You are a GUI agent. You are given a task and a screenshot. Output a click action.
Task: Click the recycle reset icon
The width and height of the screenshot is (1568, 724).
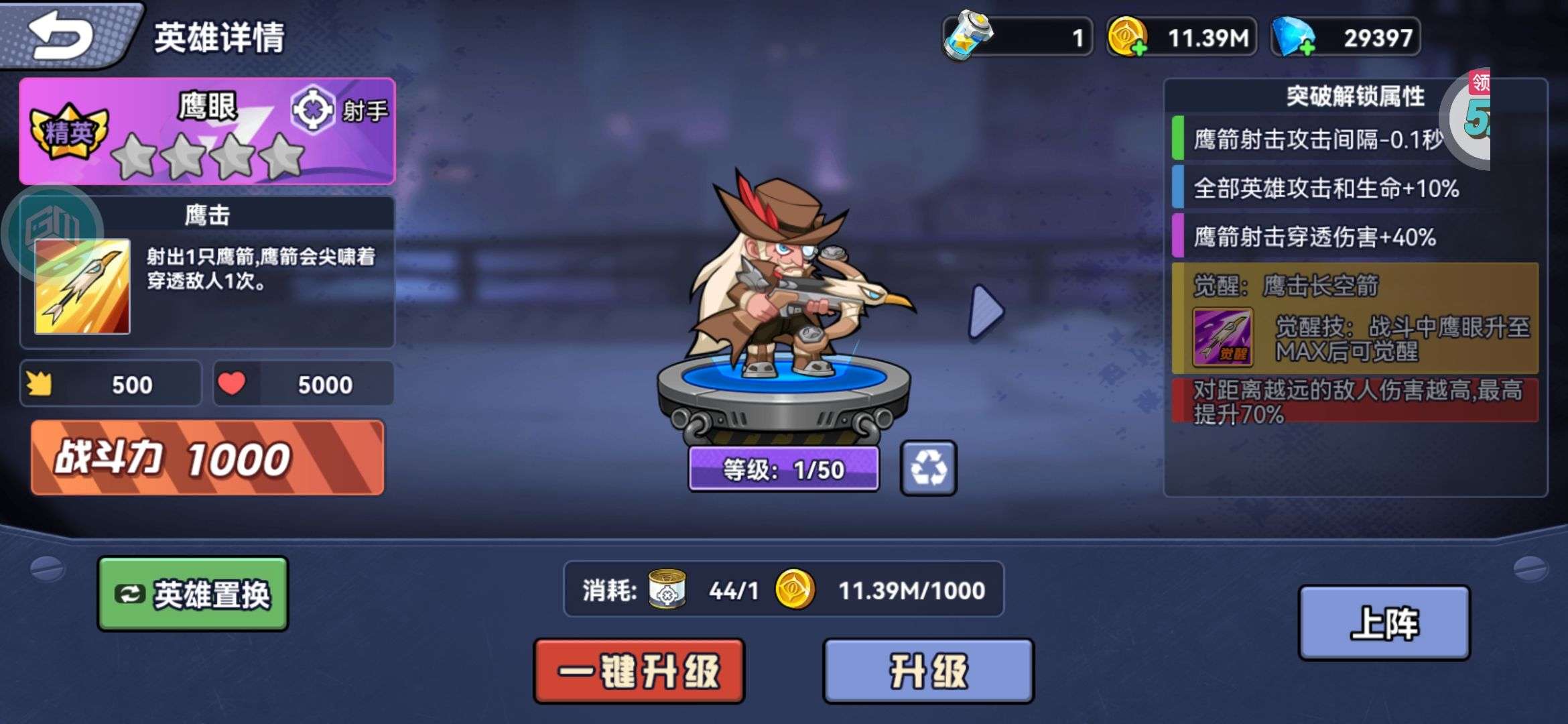[928, 468]
